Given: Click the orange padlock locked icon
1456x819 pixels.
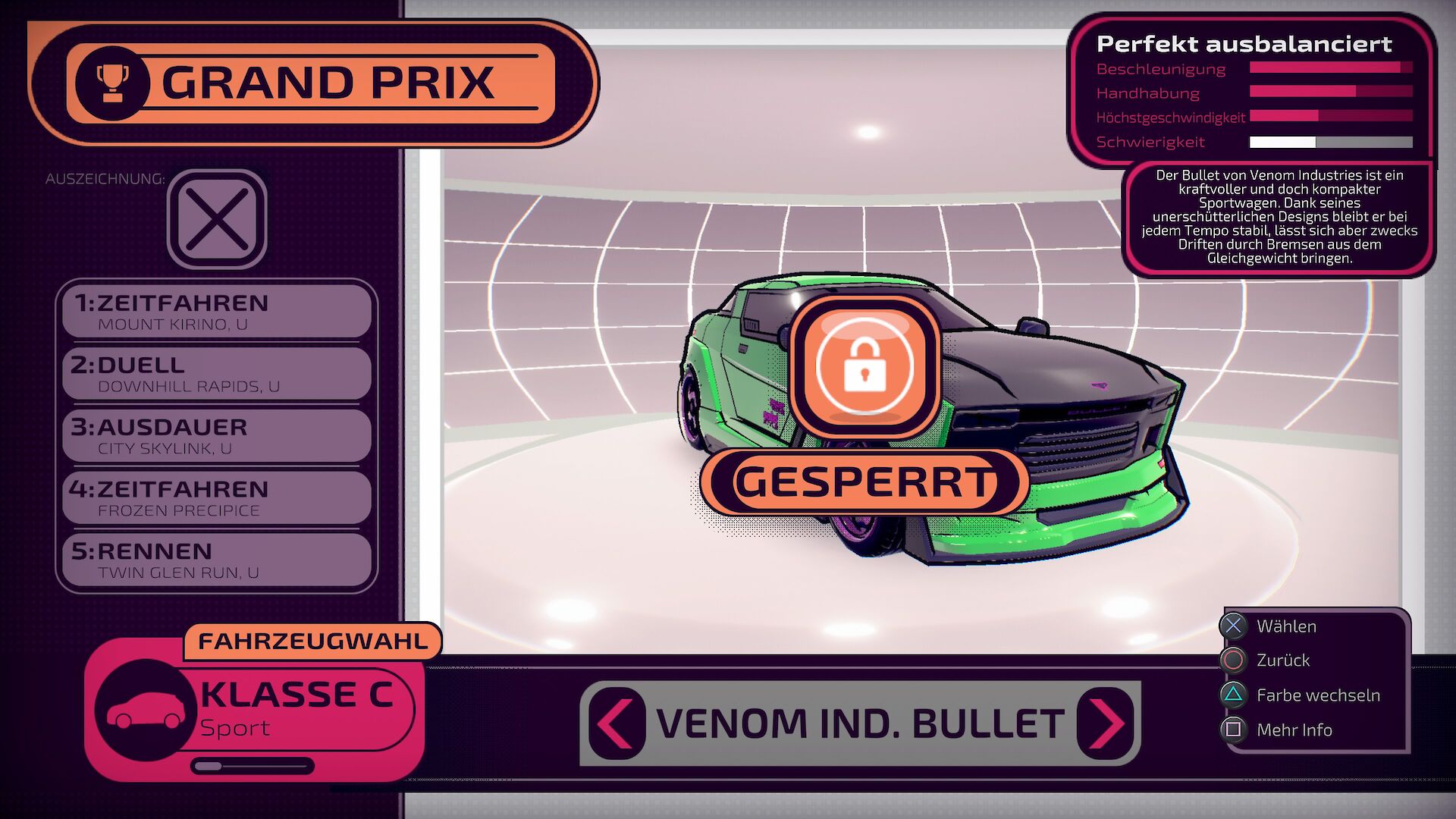Looking at the screenshot, I should pyautogui.click(x=864, y=366).
